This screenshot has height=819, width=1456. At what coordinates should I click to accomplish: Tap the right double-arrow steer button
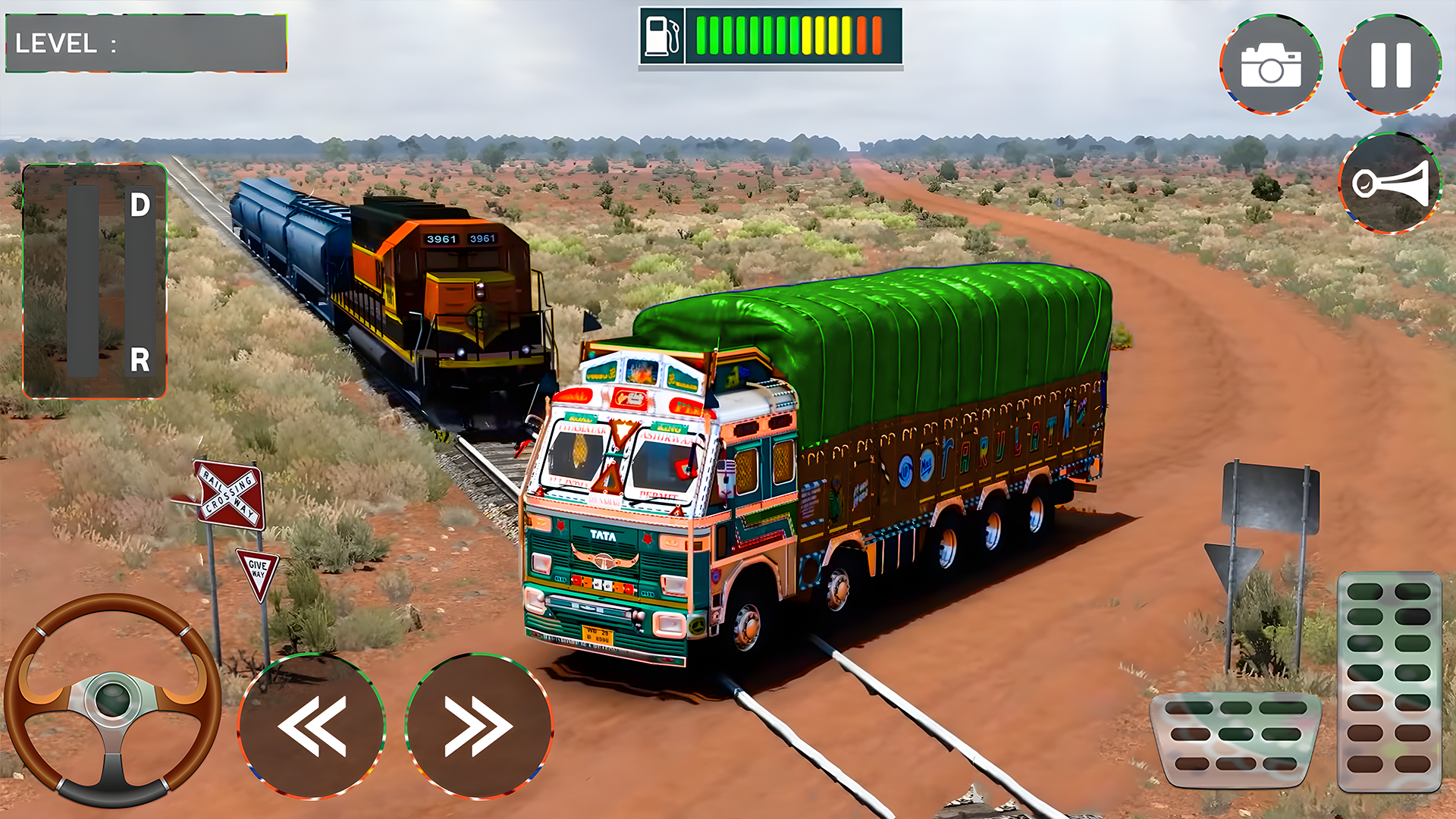coord(479,726)
